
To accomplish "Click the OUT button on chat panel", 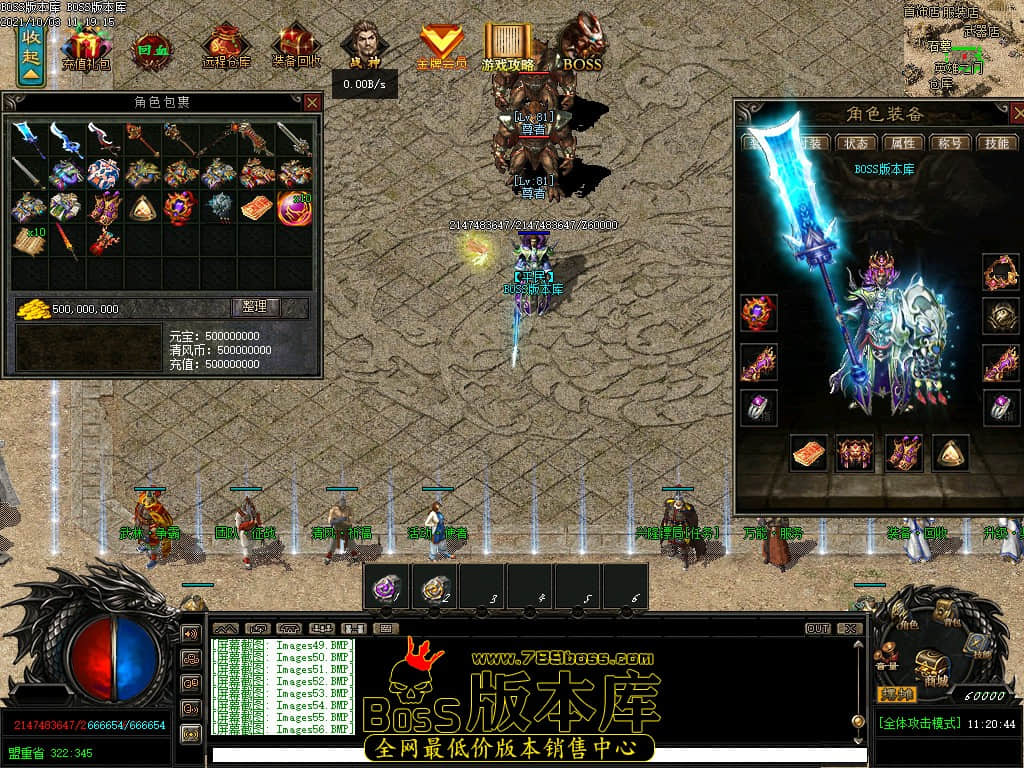I will [x=817, y=629].
